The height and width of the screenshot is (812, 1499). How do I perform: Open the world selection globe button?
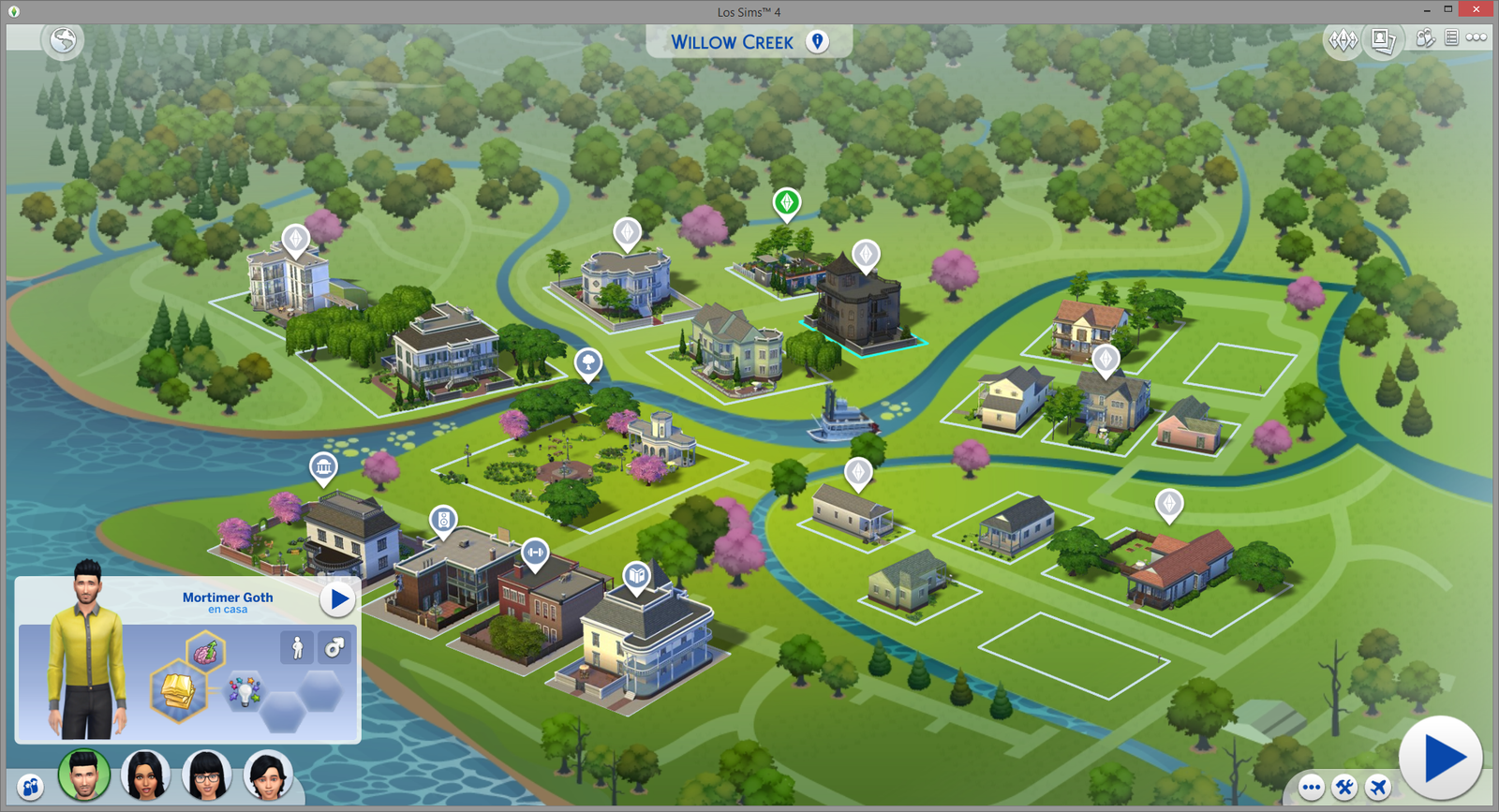(x=64, y=40)
